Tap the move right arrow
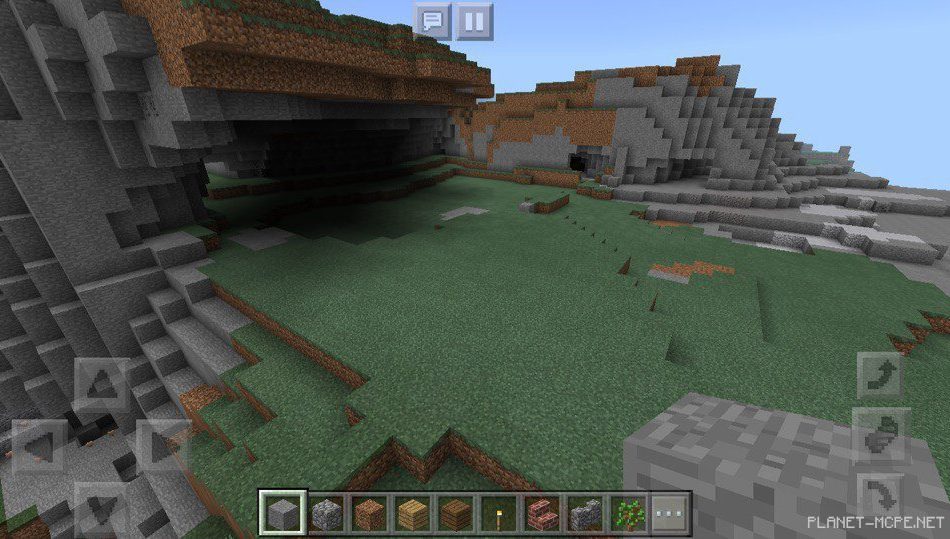Viewport: 950px width, 539px height. coord(160,443)
